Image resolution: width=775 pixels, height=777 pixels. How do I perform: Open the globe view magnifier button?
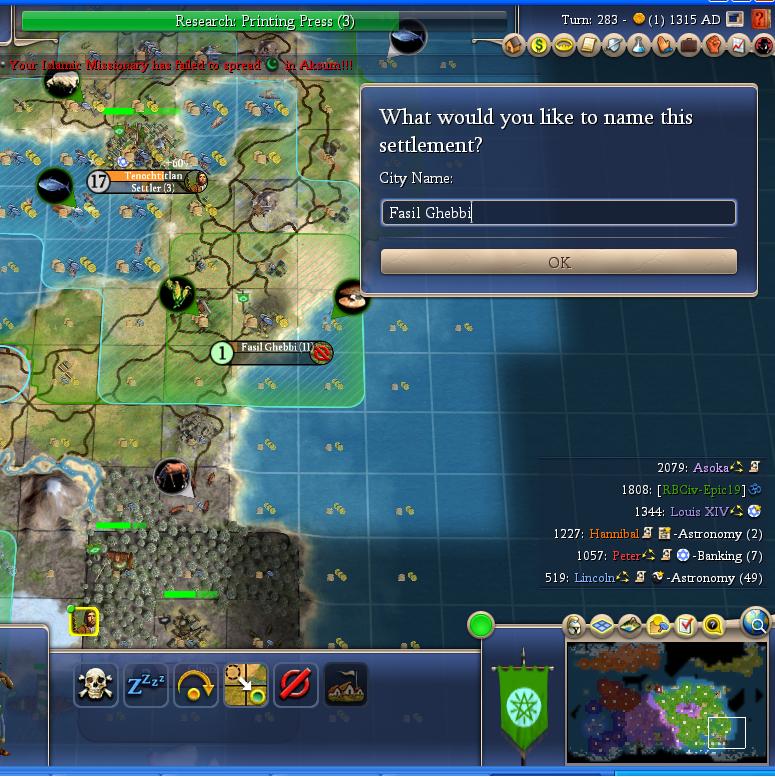coord(757,624)
